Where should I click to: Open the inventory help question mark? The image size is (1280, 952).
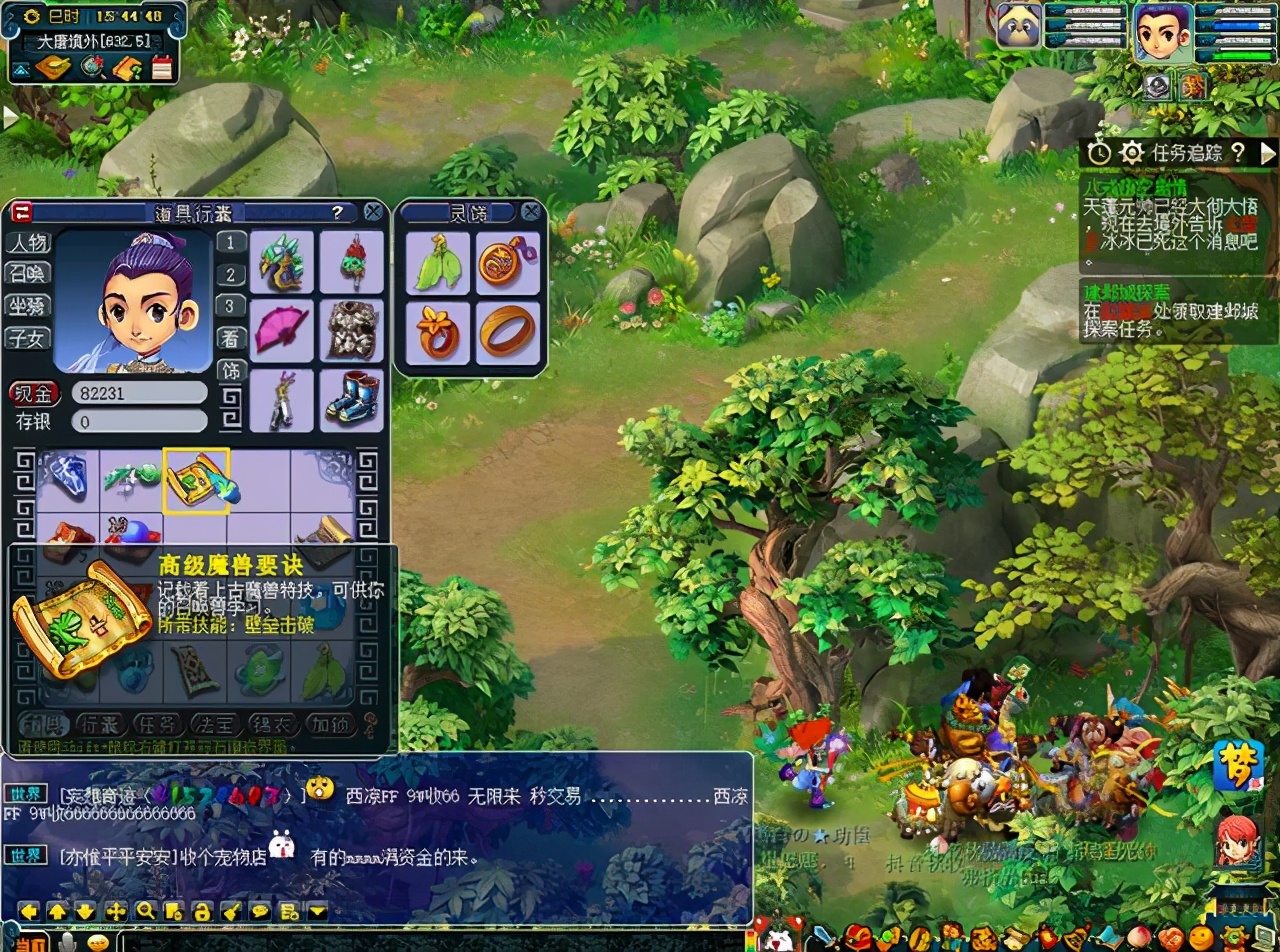tap(338, 212)
